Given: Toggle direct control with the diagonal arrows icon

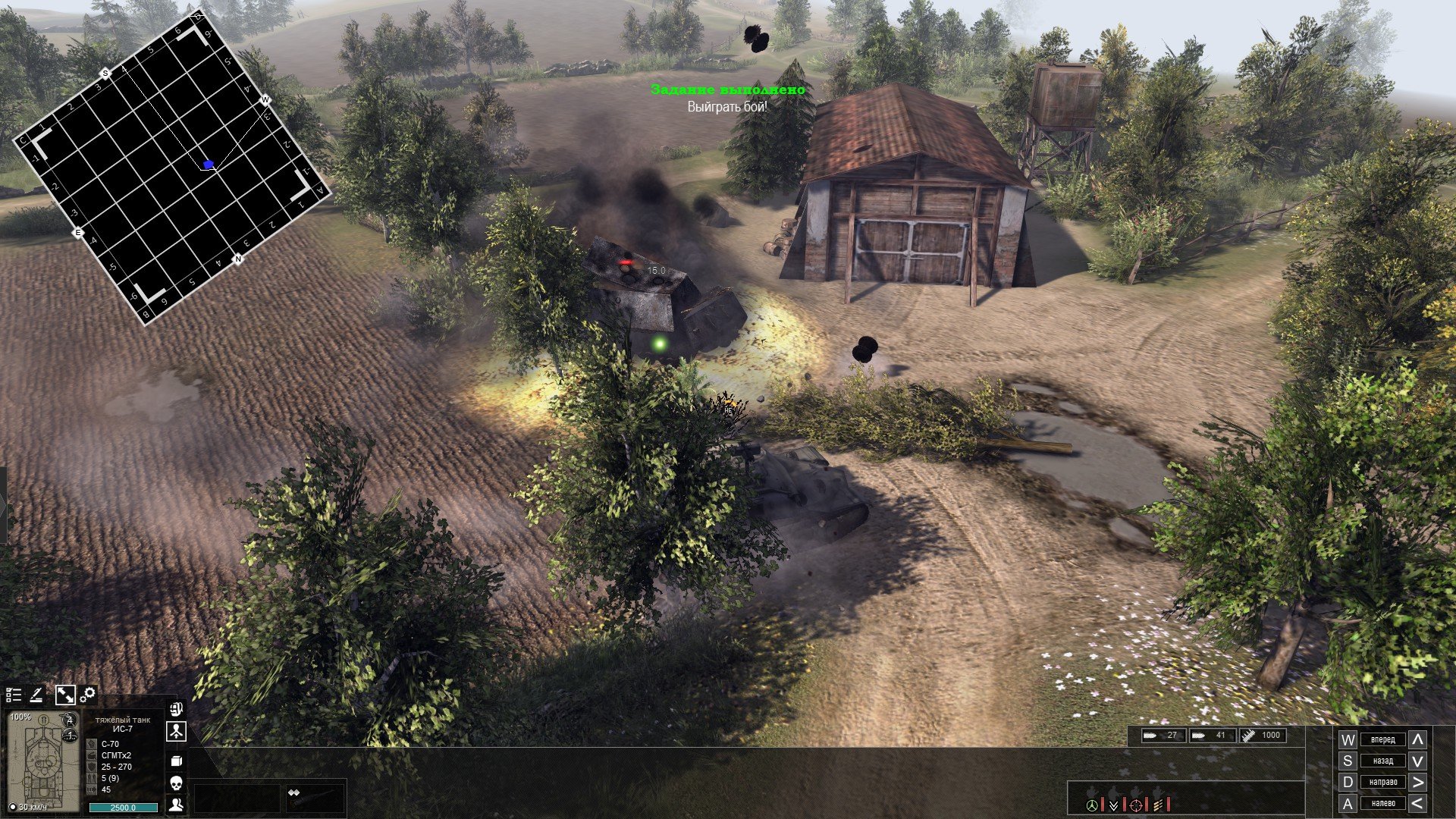Looking at the screenshot, I should 64,695.
